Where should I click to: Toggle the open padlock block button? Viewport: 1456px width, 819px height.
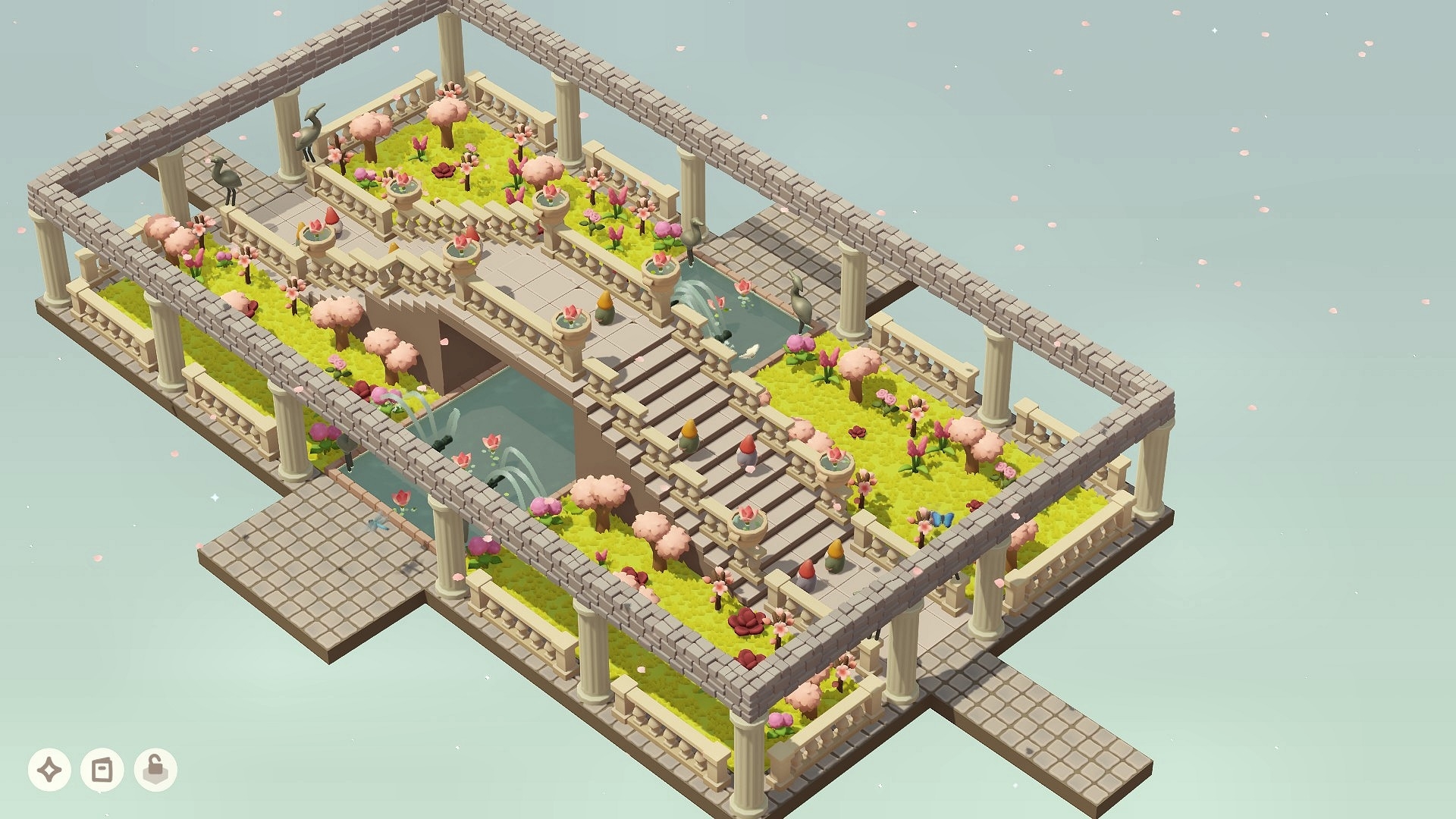[155, 770]
